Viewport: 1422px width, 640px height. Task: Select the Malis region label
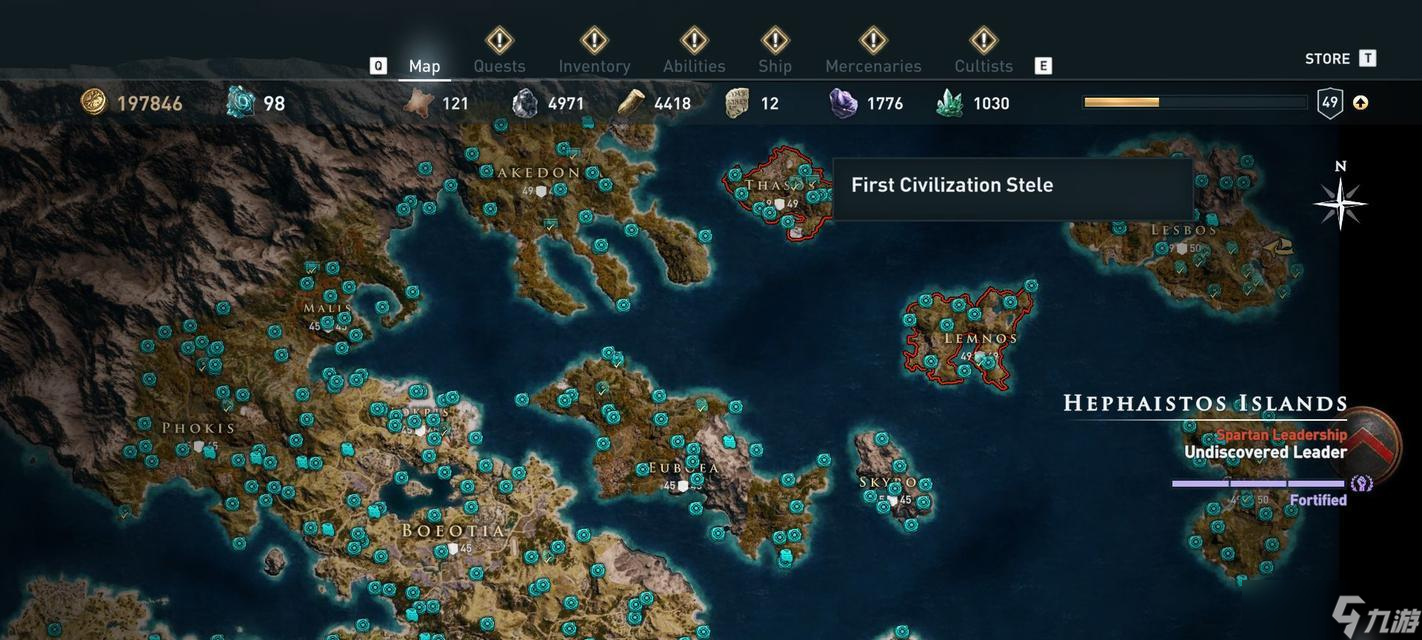(x=328, y=308)
